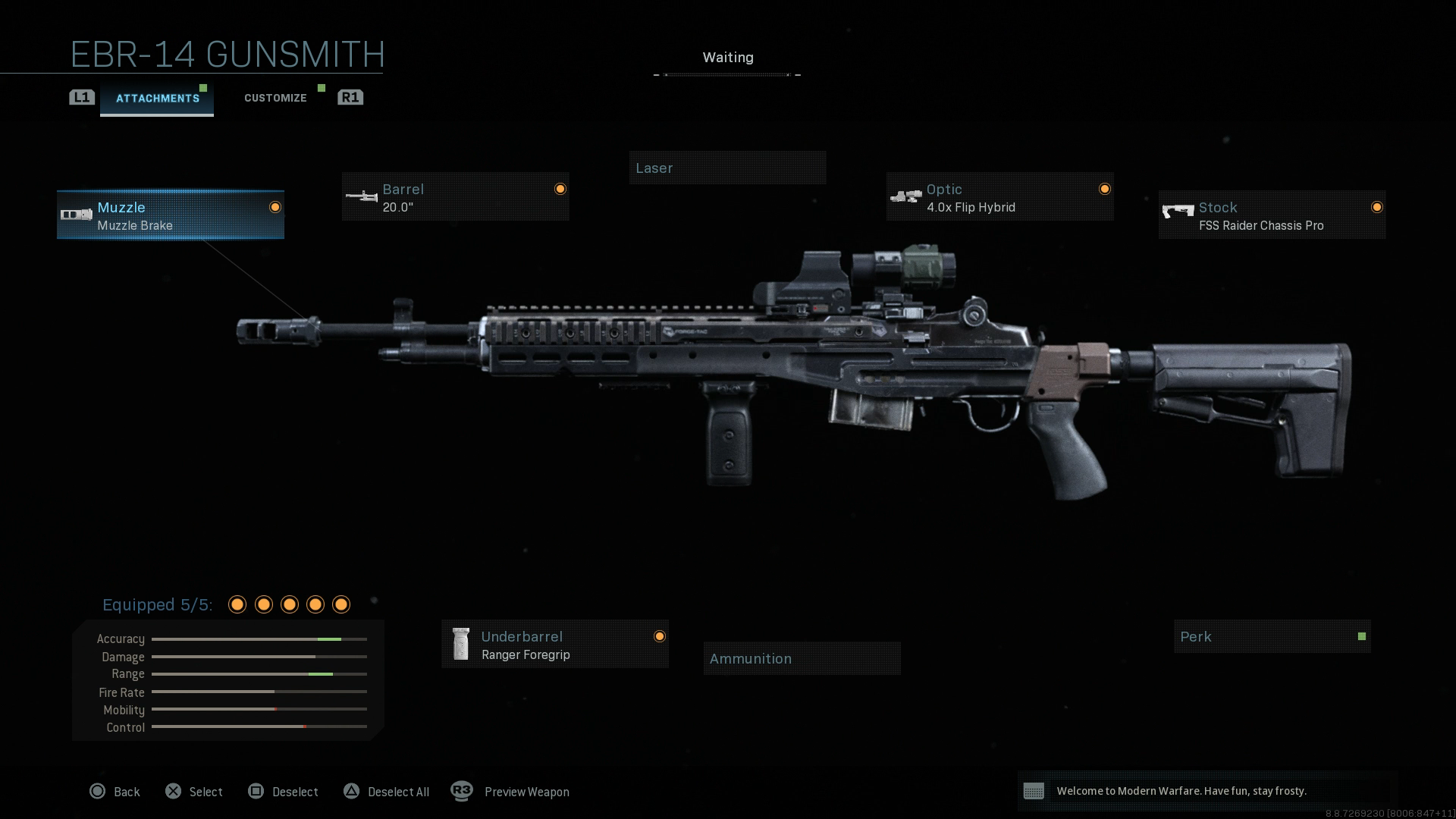The image size is (1456, 819).
Task: Open the Optic 4.0x Flip Hybrid slot
Action: coord(998,197)
